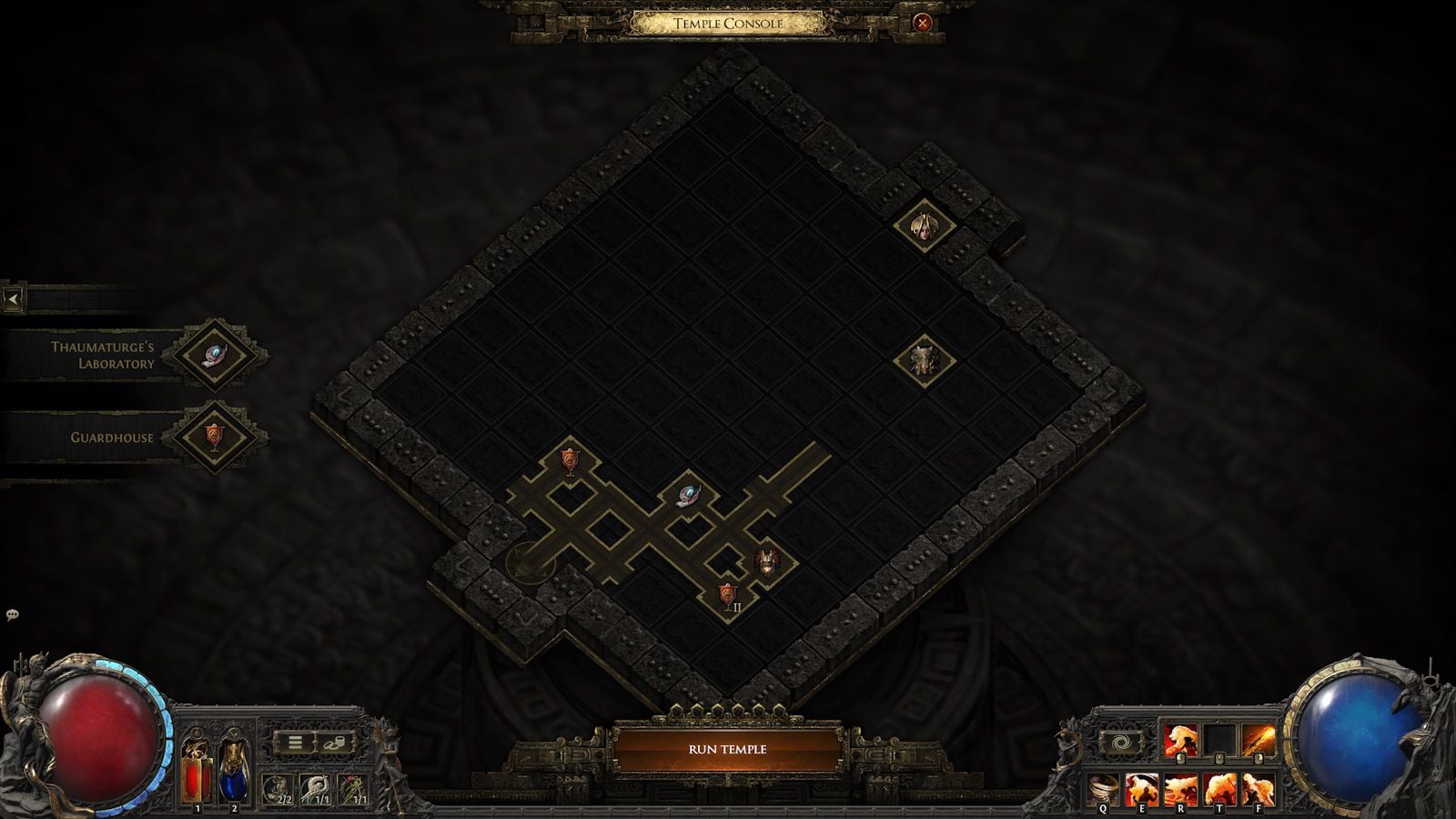Activate the skill bound to F
This screenshot has width=1456, height=819.
[x=1259, y=790]
